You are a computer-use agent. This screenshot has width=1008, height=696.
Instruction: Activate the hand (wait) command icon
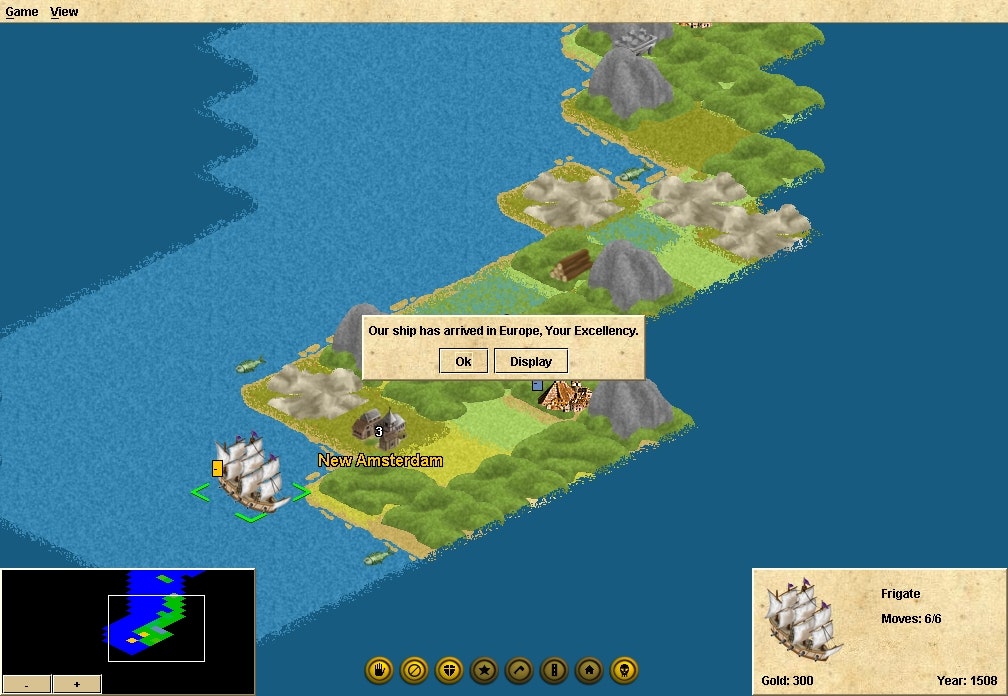[379, 670]
